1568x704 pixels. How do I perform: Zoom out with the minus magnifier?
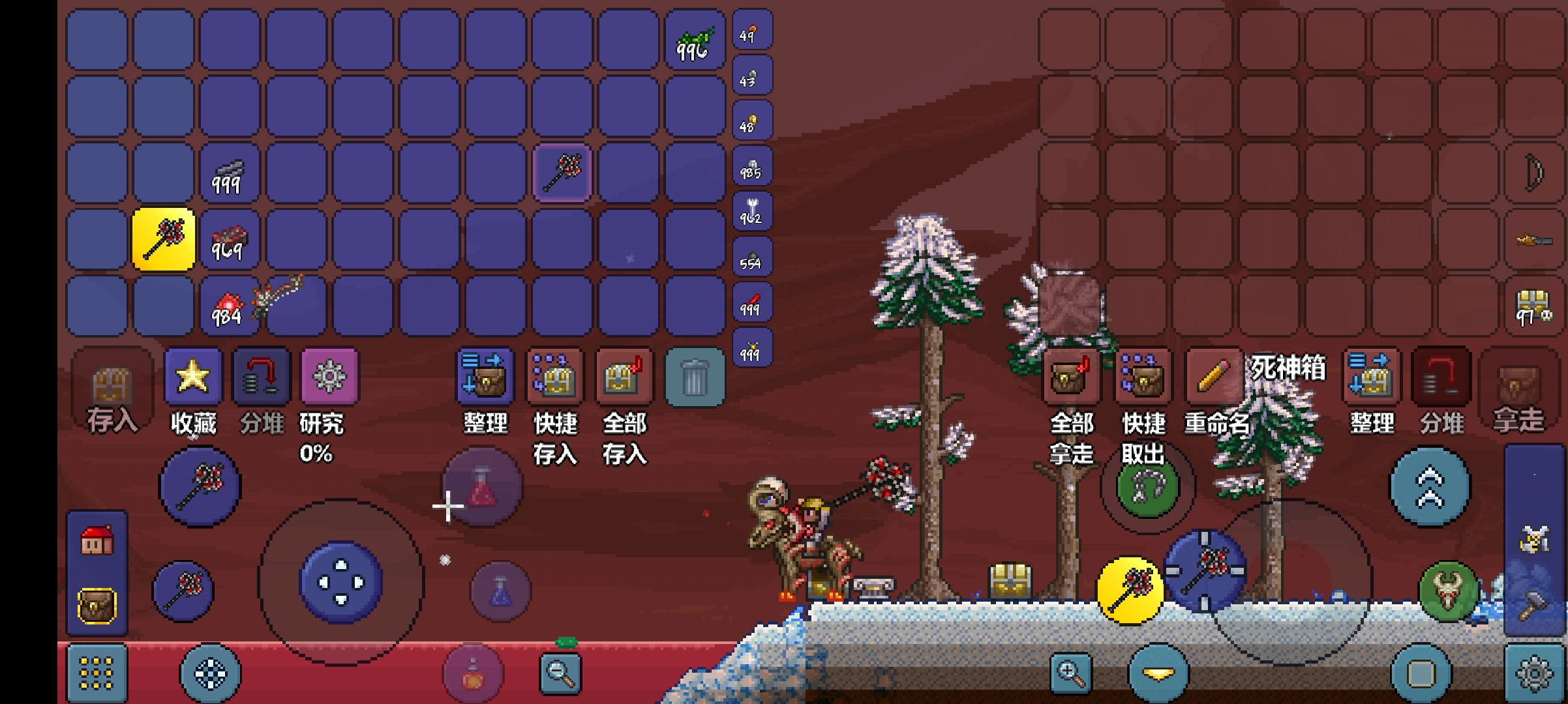pos(560,671)
